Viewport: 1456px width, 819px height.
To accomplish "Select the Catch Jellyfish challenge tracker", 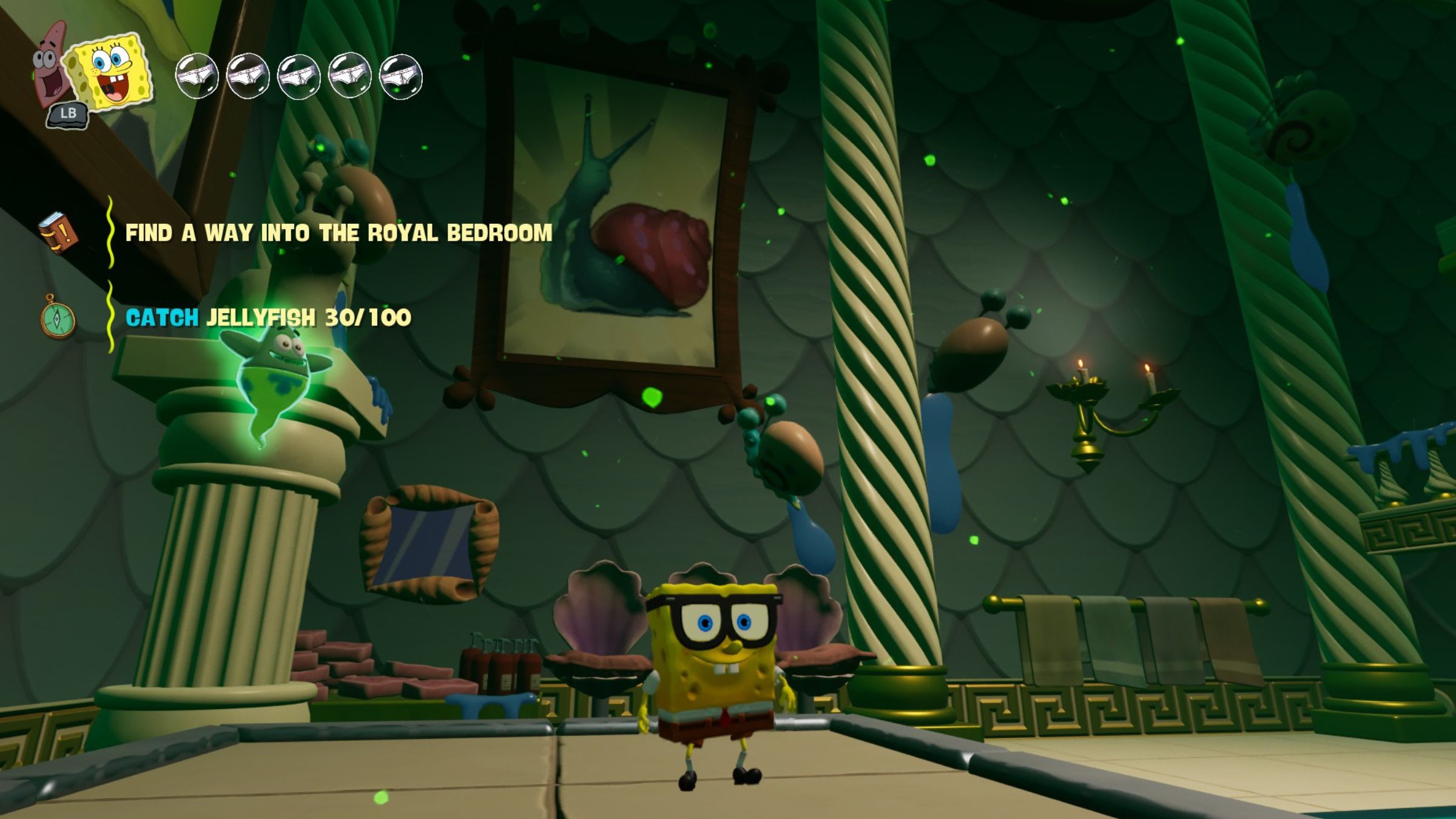I will 268,317.
